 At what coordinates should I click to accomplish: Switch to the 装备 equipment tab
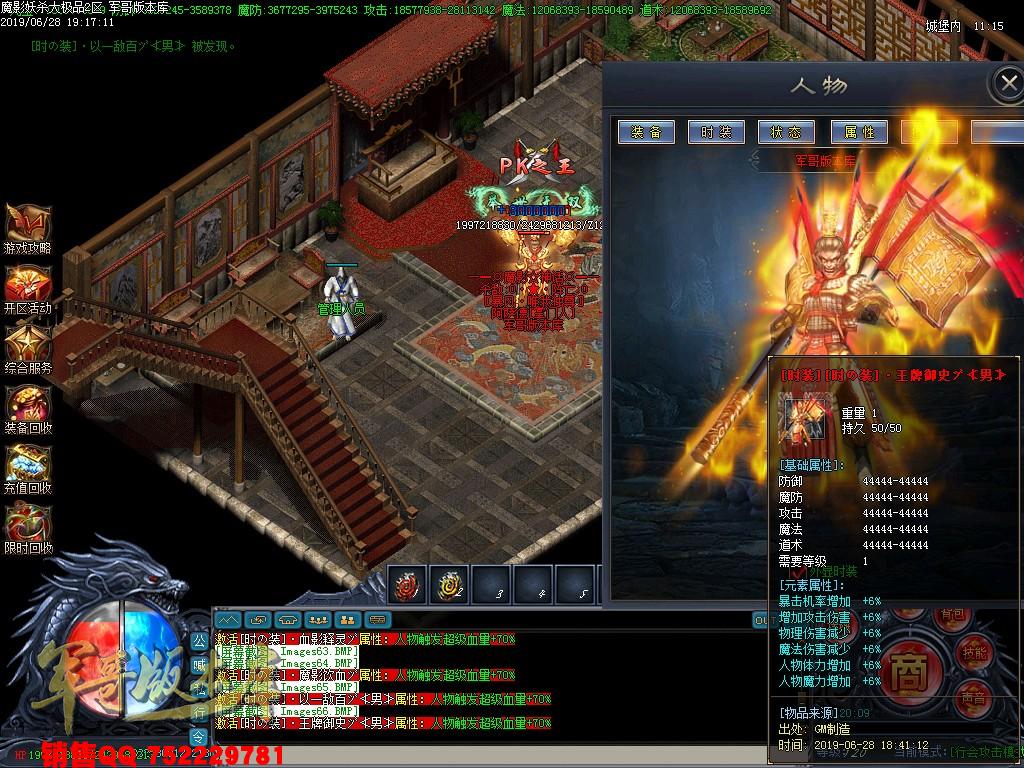pos(646,132)
